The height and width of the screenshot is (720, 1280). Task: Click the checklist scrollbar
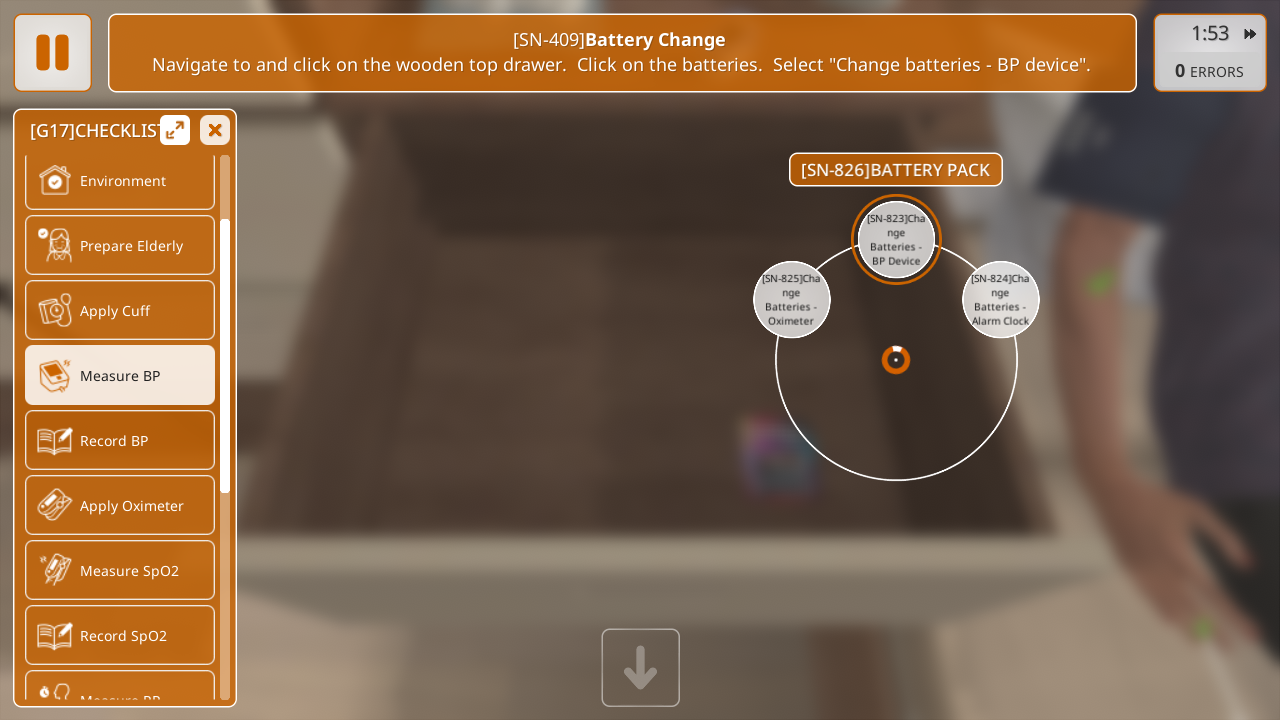pyautogui.click(x=225, y=355)
